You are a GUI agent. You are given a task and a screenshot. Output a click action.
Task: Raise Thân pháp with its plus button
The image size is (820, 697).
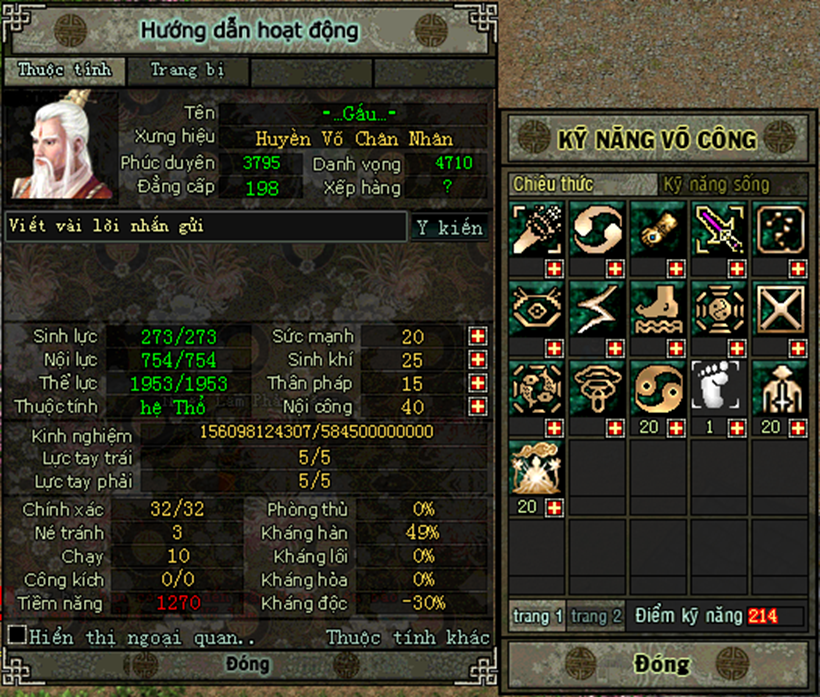coord(478,384)
